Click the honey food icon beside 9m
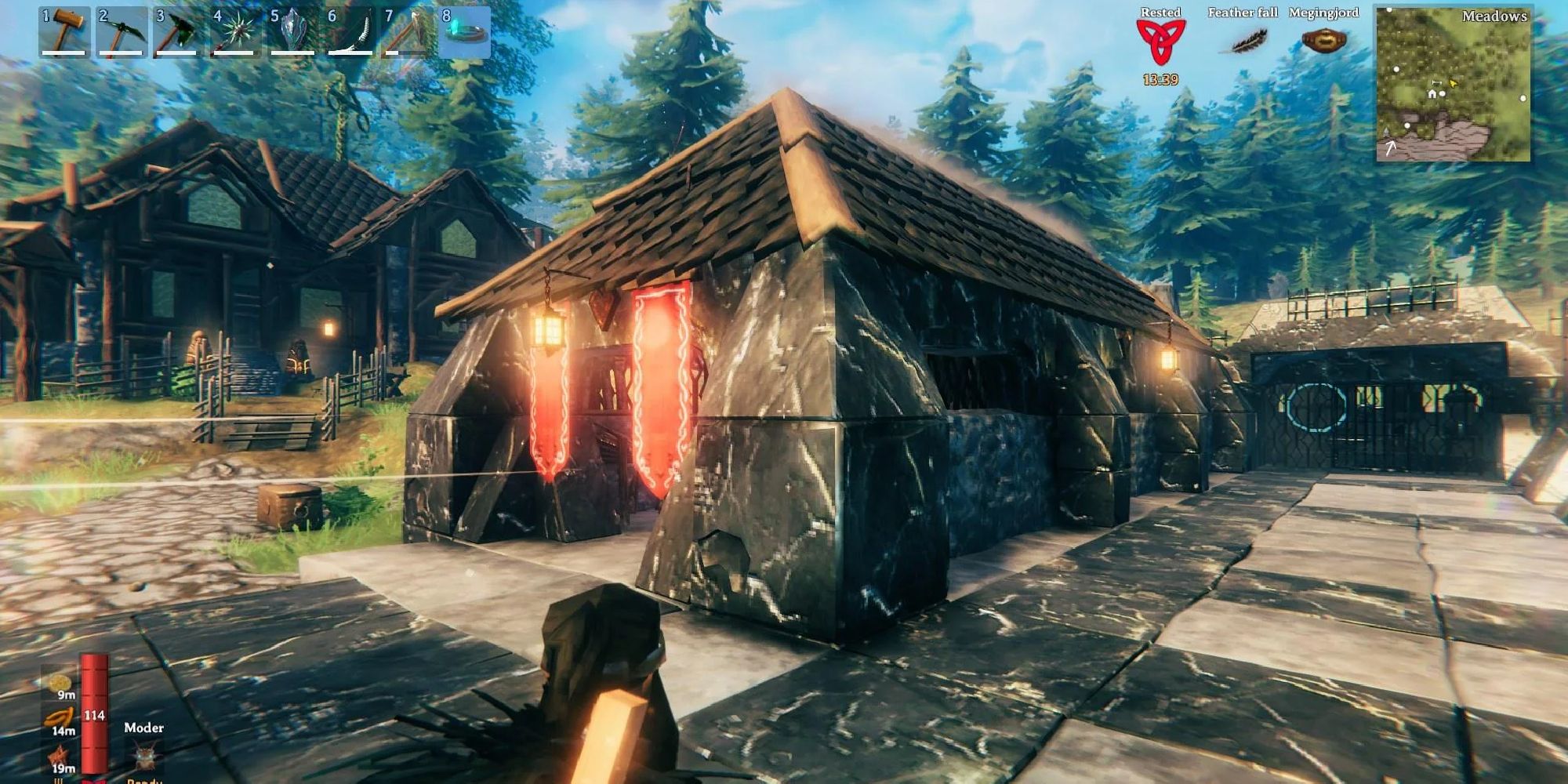This screenshot has width=1568, height=784. pyautogui.click(x=58, y=683)
